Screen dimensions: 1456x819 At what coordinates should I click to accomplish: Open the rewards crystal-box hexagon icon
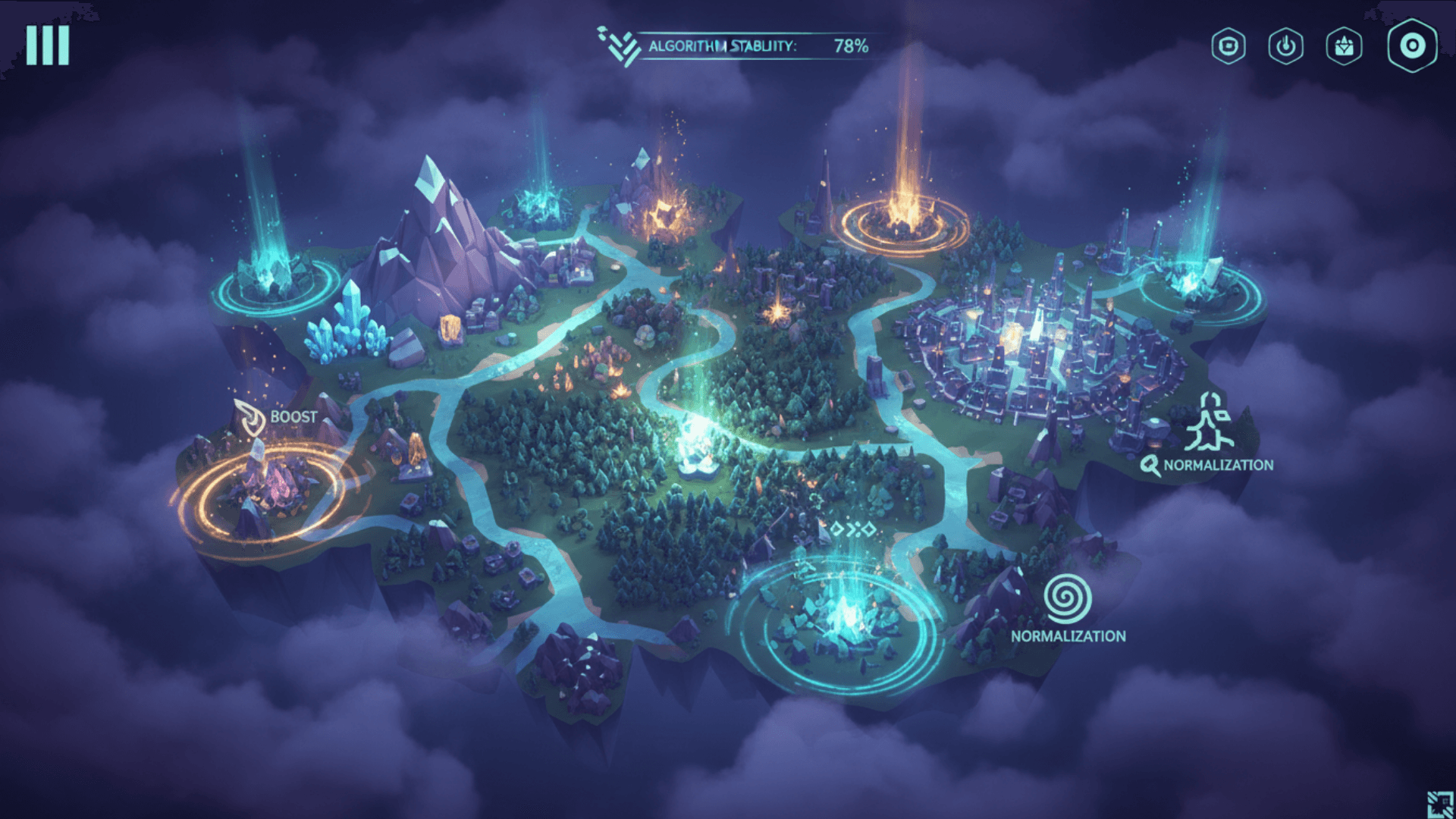coord(1342,47)
